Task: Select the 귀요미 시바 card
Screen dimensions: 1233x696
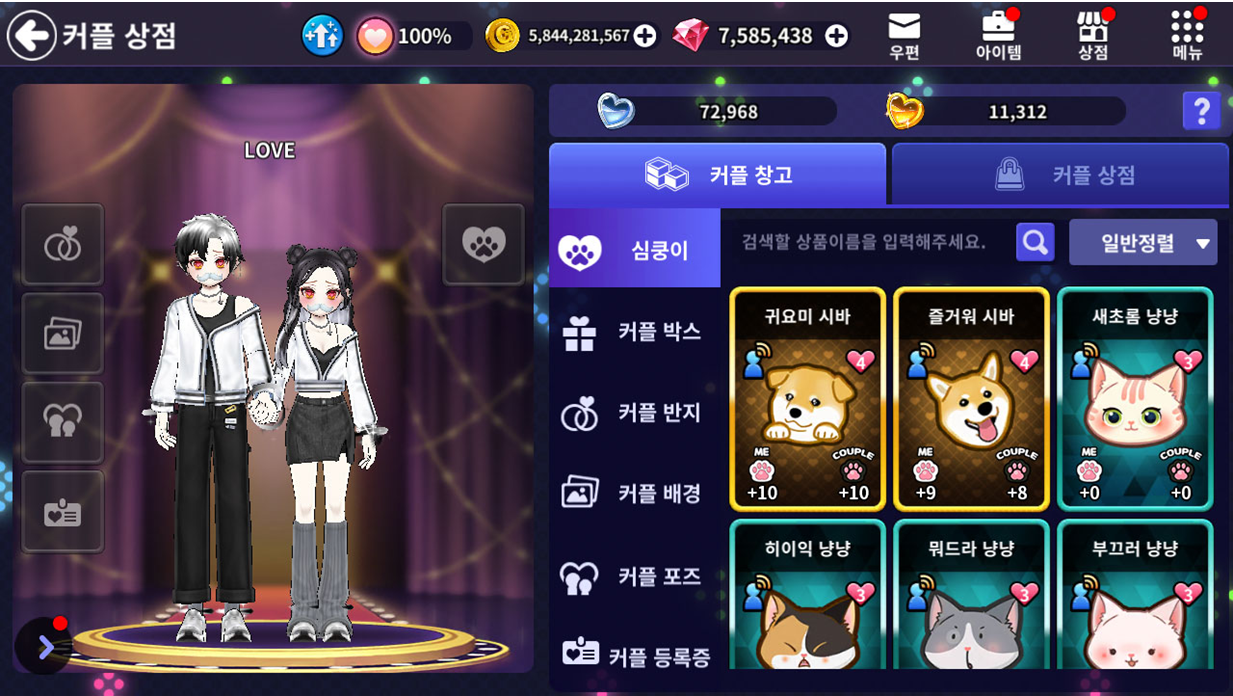Action: [808, 399]
